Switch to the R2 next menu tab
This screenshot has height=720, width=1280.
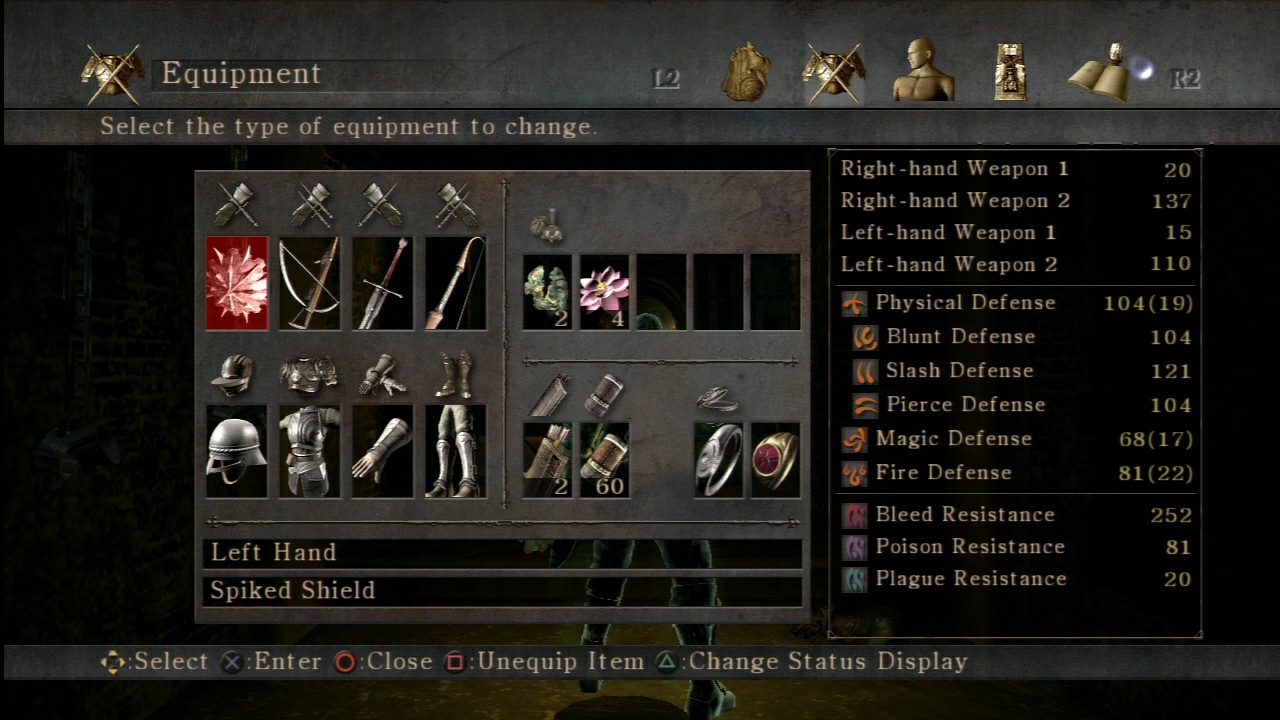[1186, 77]
